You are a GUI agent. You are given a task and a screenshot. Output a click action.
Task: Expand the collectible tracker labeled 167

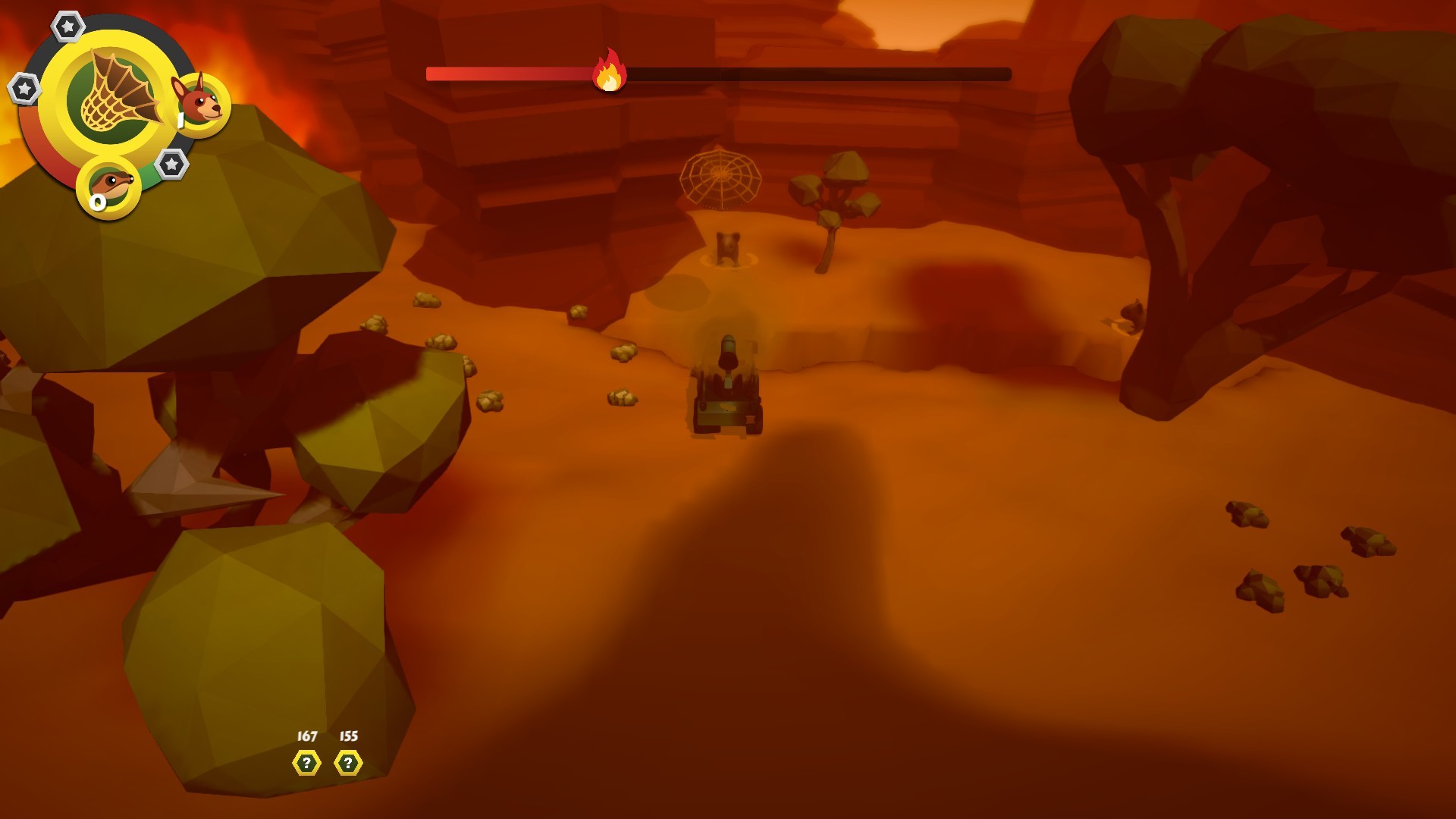click(x=306, y=735)
